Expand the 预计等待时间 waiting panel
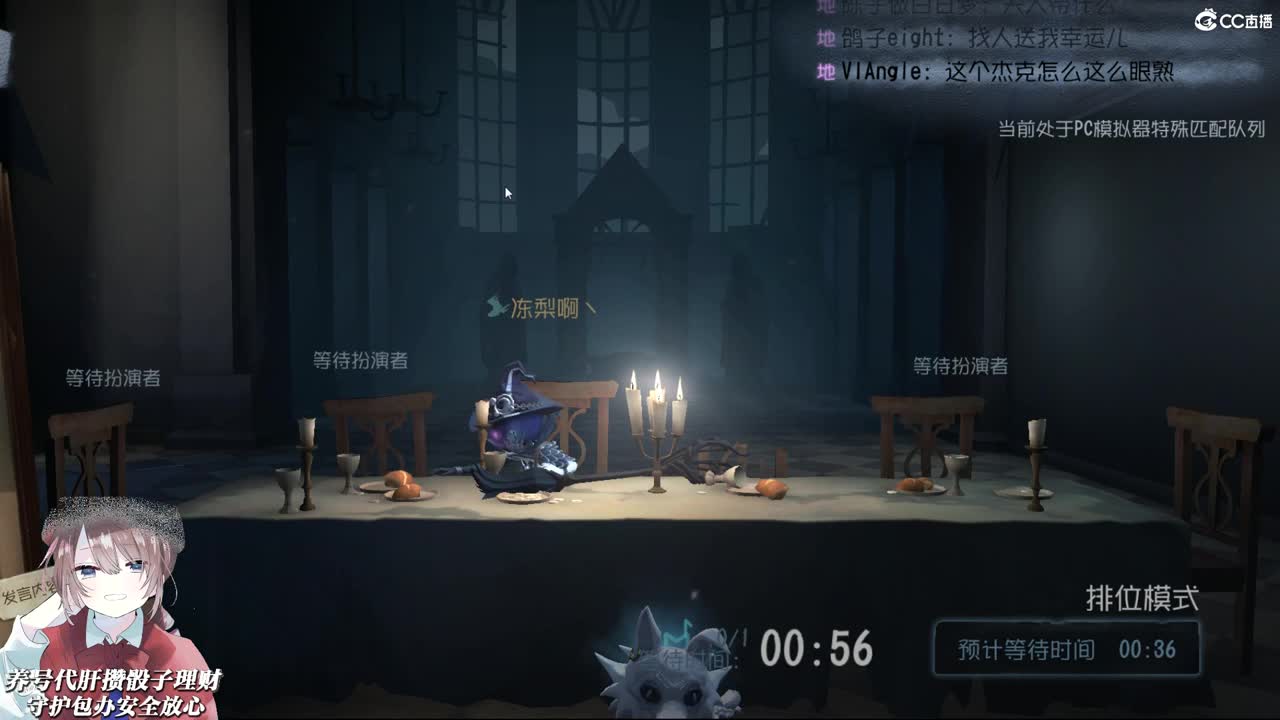1280x720 pixels. [1065, 649]
